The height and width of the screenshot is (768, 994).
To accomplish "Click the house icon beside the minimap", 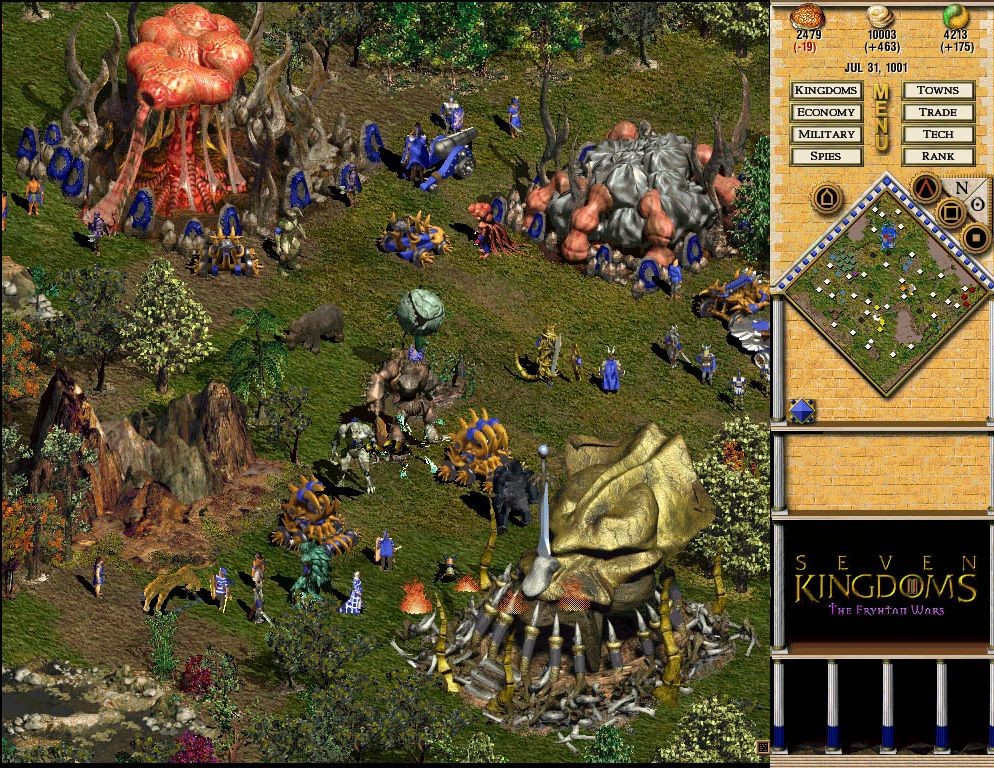I will pyautogui.click(x=826, y=198).
